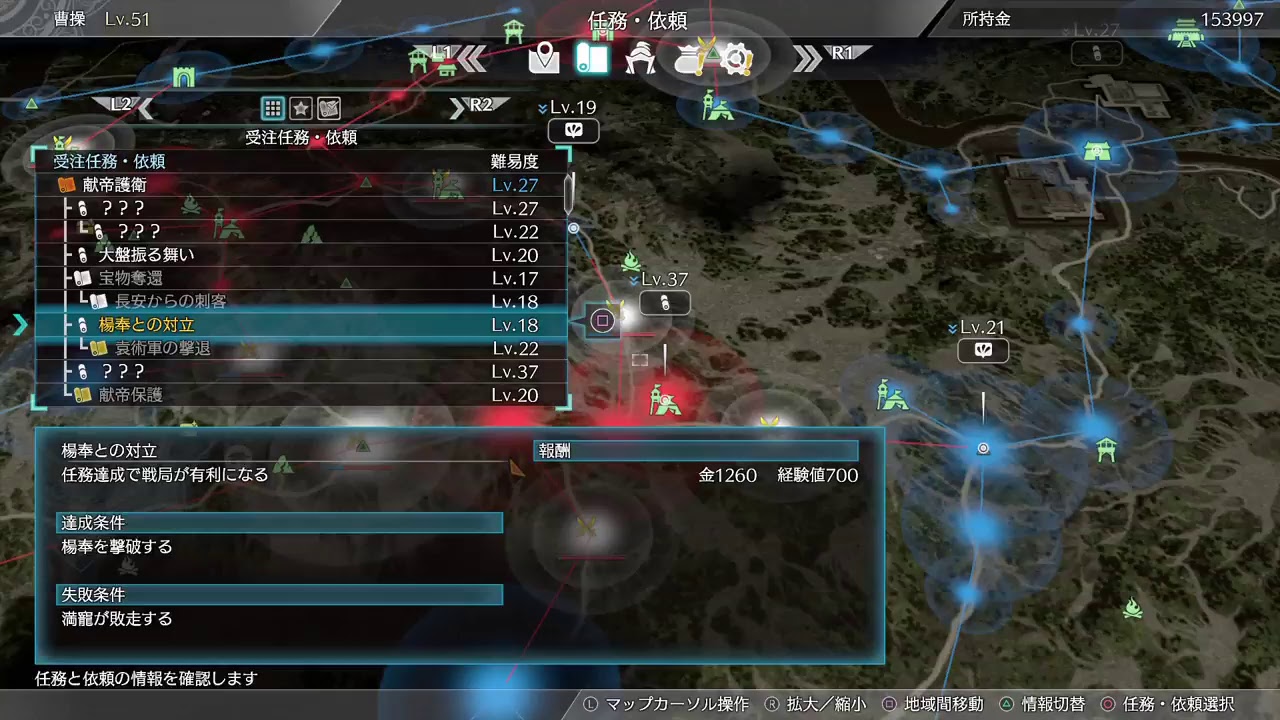
Task: Expand the next category with the R1 arrow
Action: 808,57
